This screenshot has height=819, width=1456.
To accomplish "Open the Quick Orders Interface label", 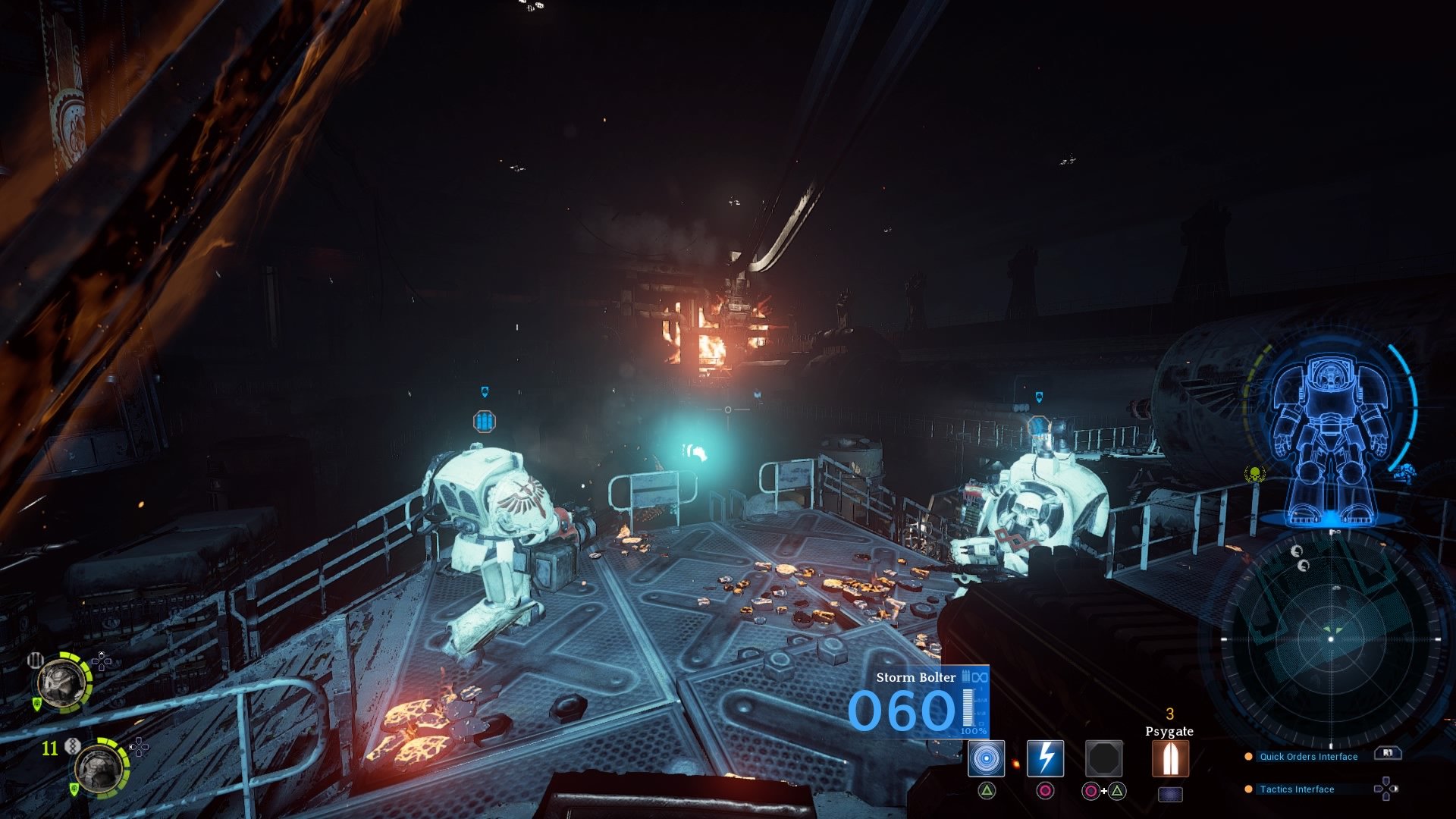I will [x=1308, y=757].
